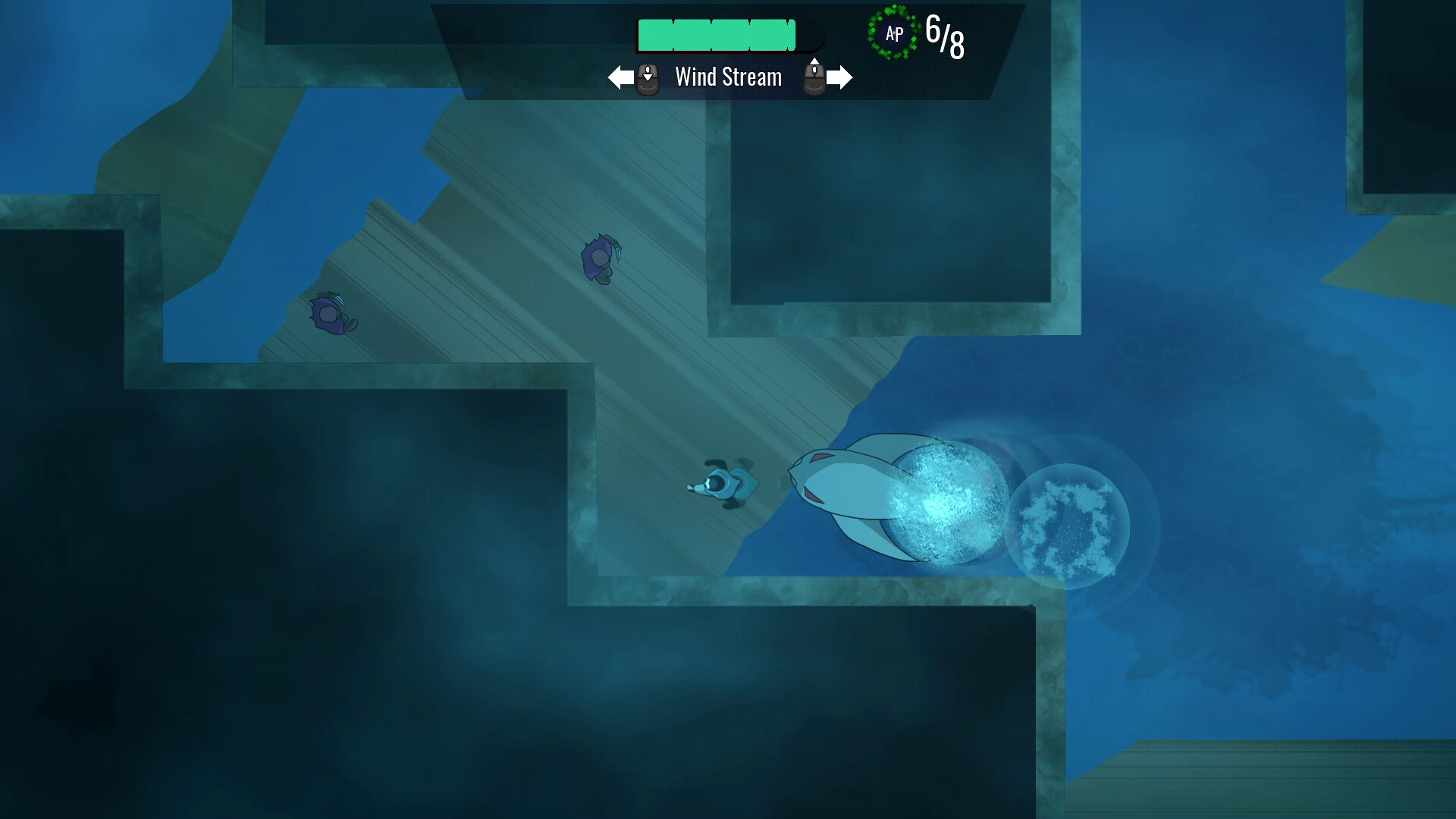The height and width of the screenshot is (819, 1456).
Task: Select the previous ability with the left arrow
Action: pos(620,77)
